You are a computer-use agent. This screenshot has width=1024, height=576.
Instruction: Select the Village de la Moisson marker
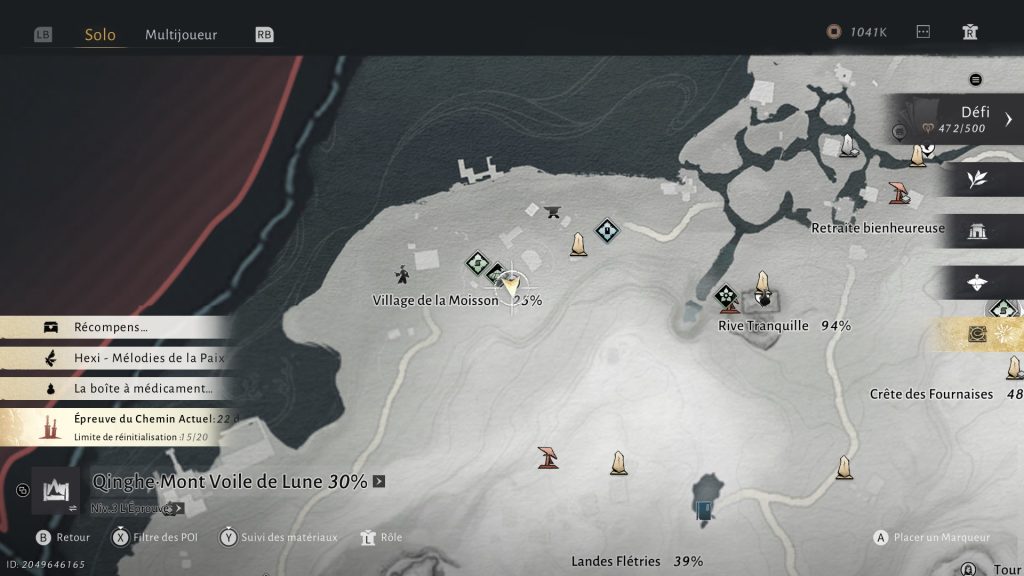435,300
